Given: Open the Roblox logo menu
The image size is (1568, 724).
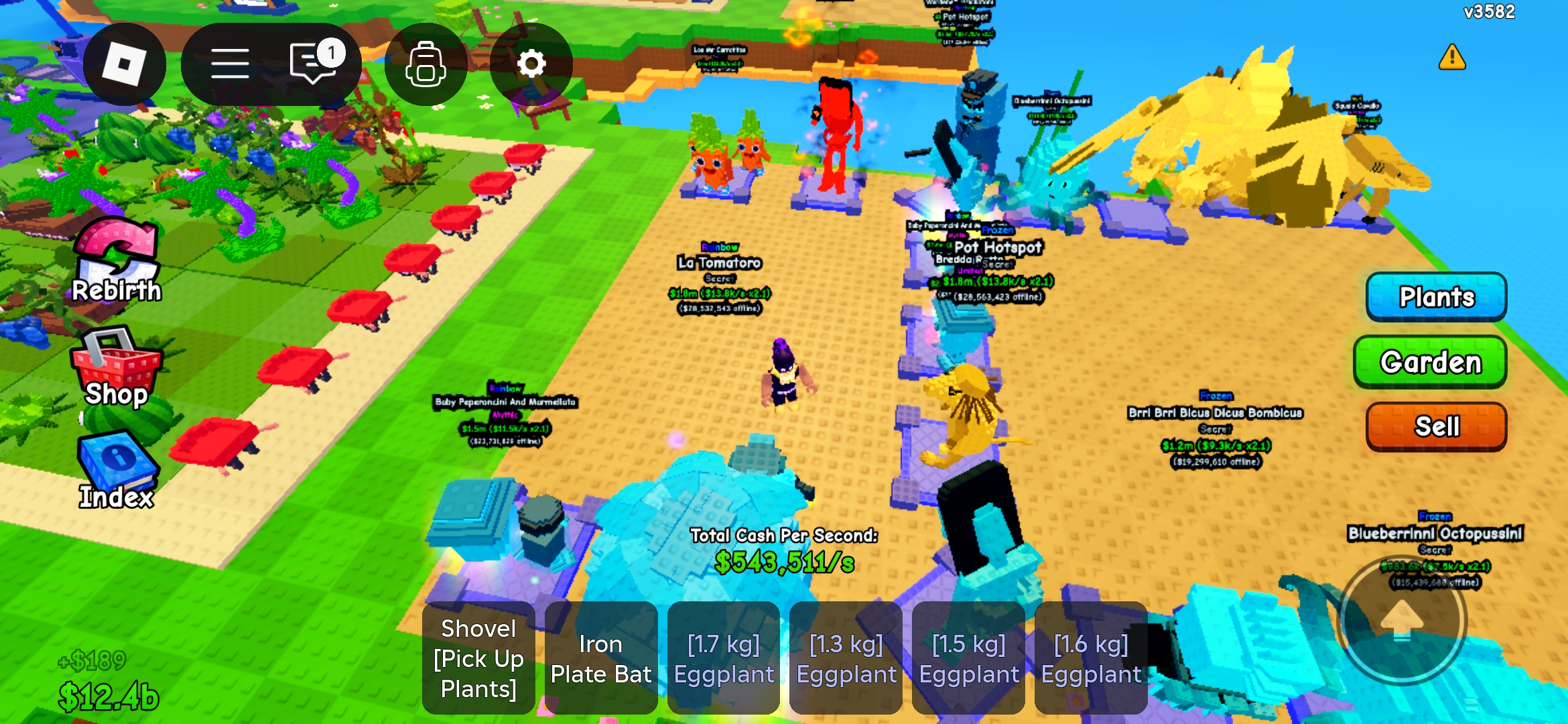Looking at the screenshot, I should click(x=124, y=64).
